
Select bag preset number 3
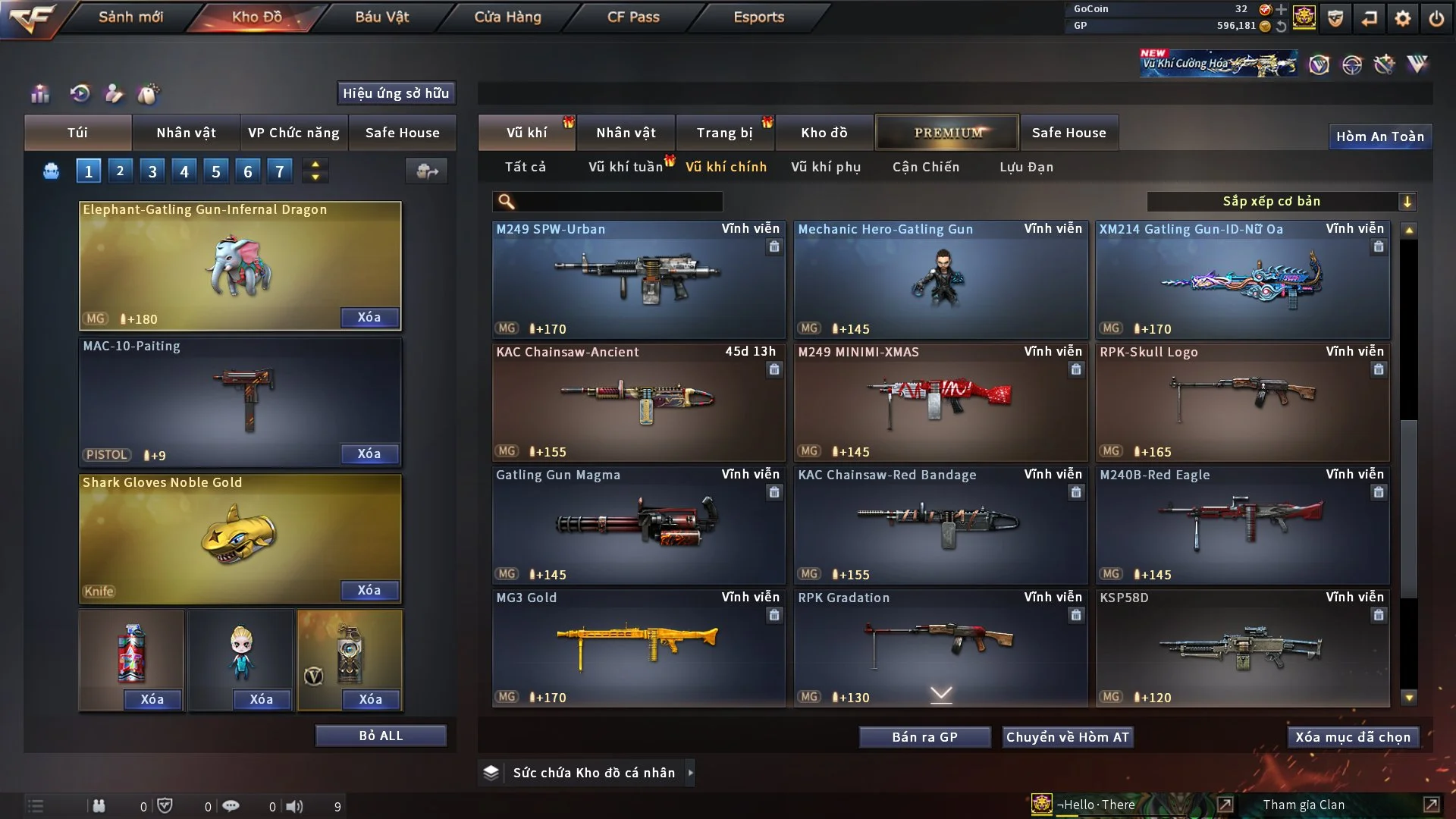[152, 171]
